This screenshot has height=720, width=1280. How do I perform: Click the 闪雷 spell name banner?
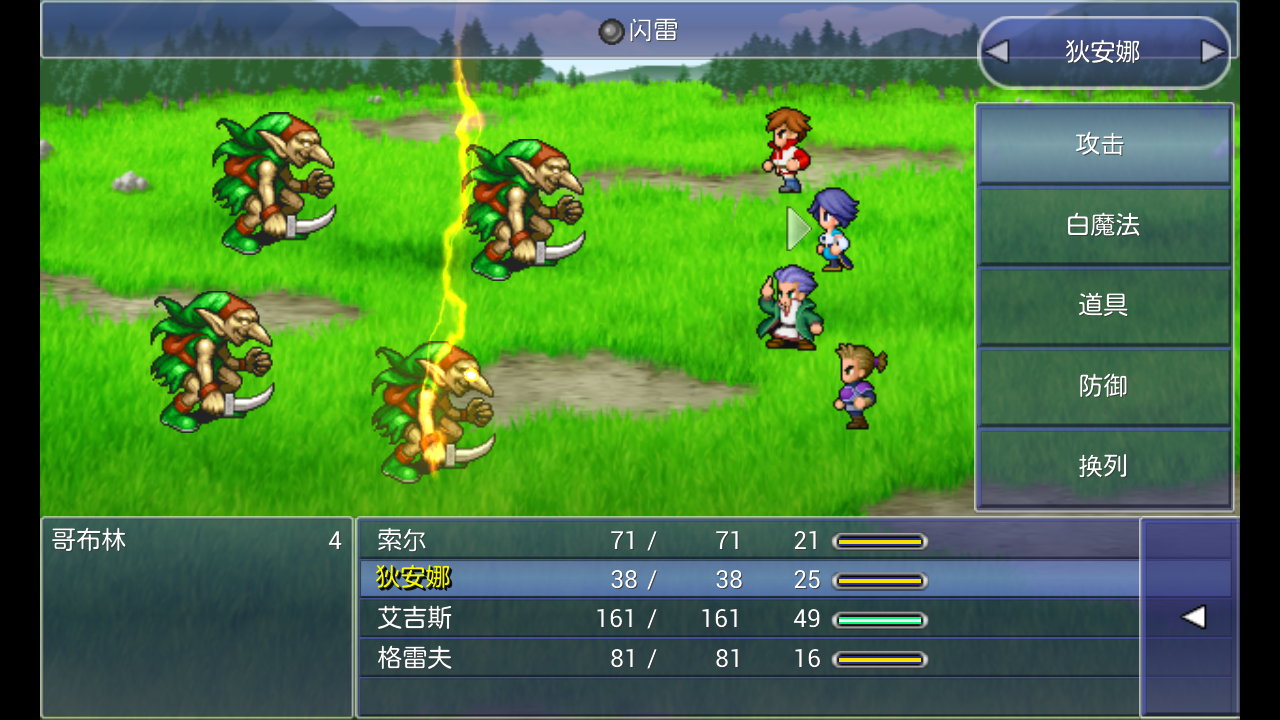(640, 30)
